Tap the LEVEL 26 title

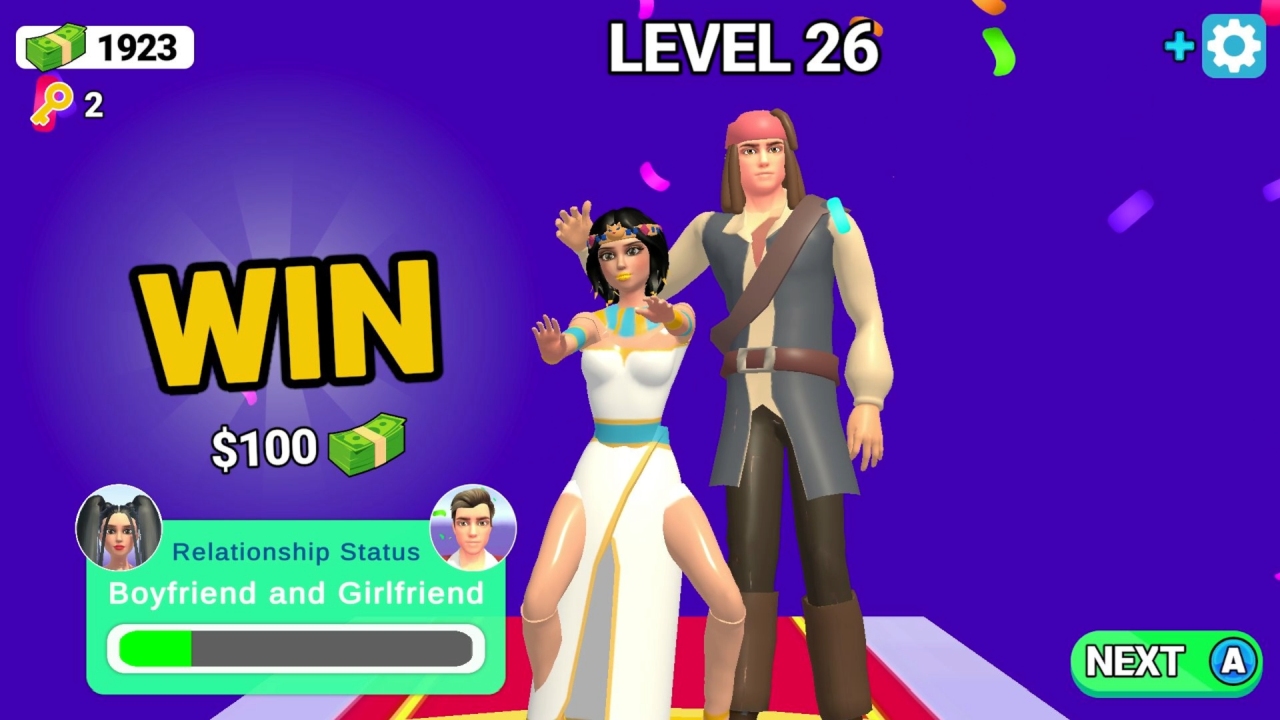[742, 48]
